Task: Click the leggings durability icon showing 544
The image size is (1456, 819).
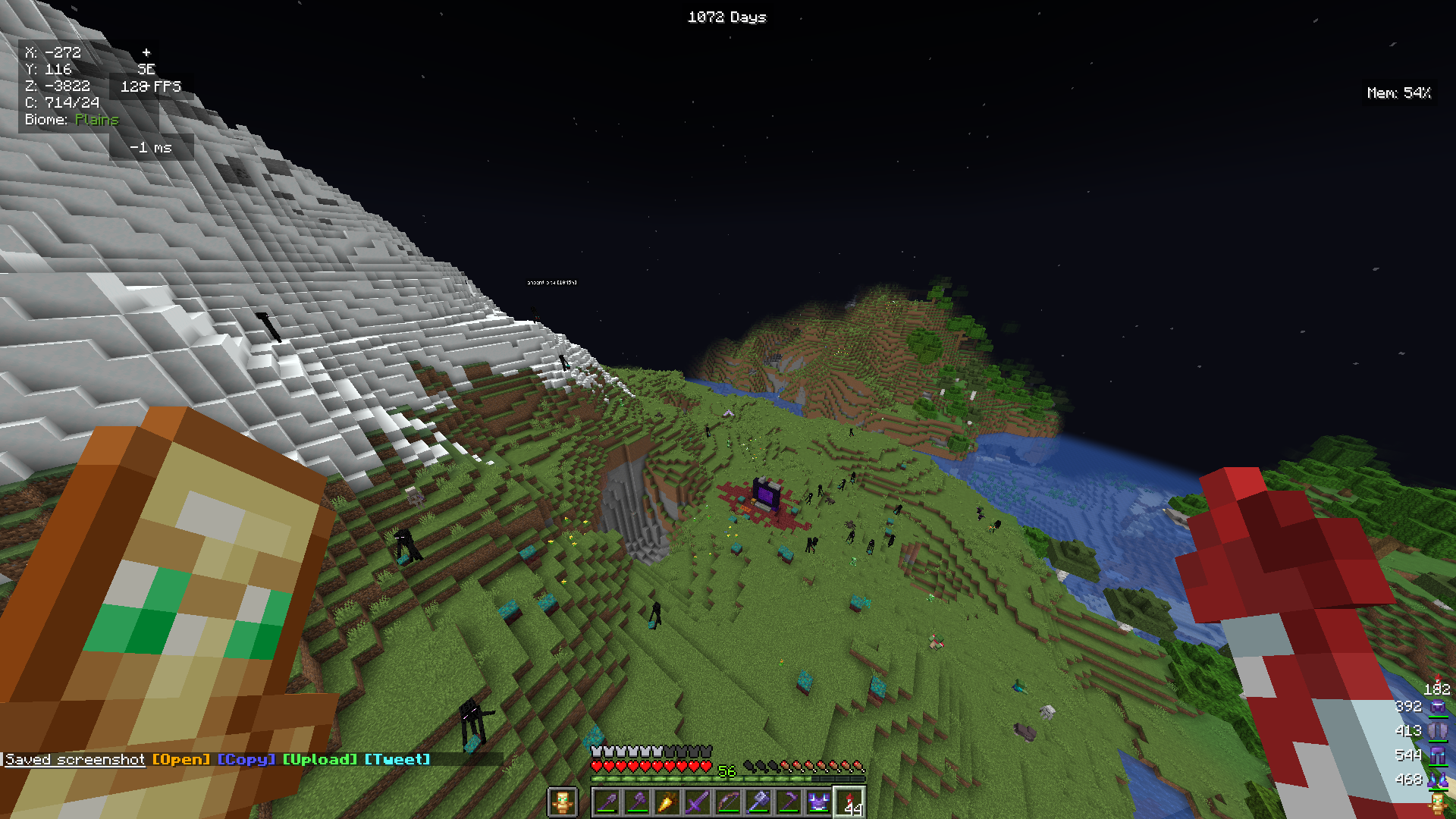Action: 1437,755
